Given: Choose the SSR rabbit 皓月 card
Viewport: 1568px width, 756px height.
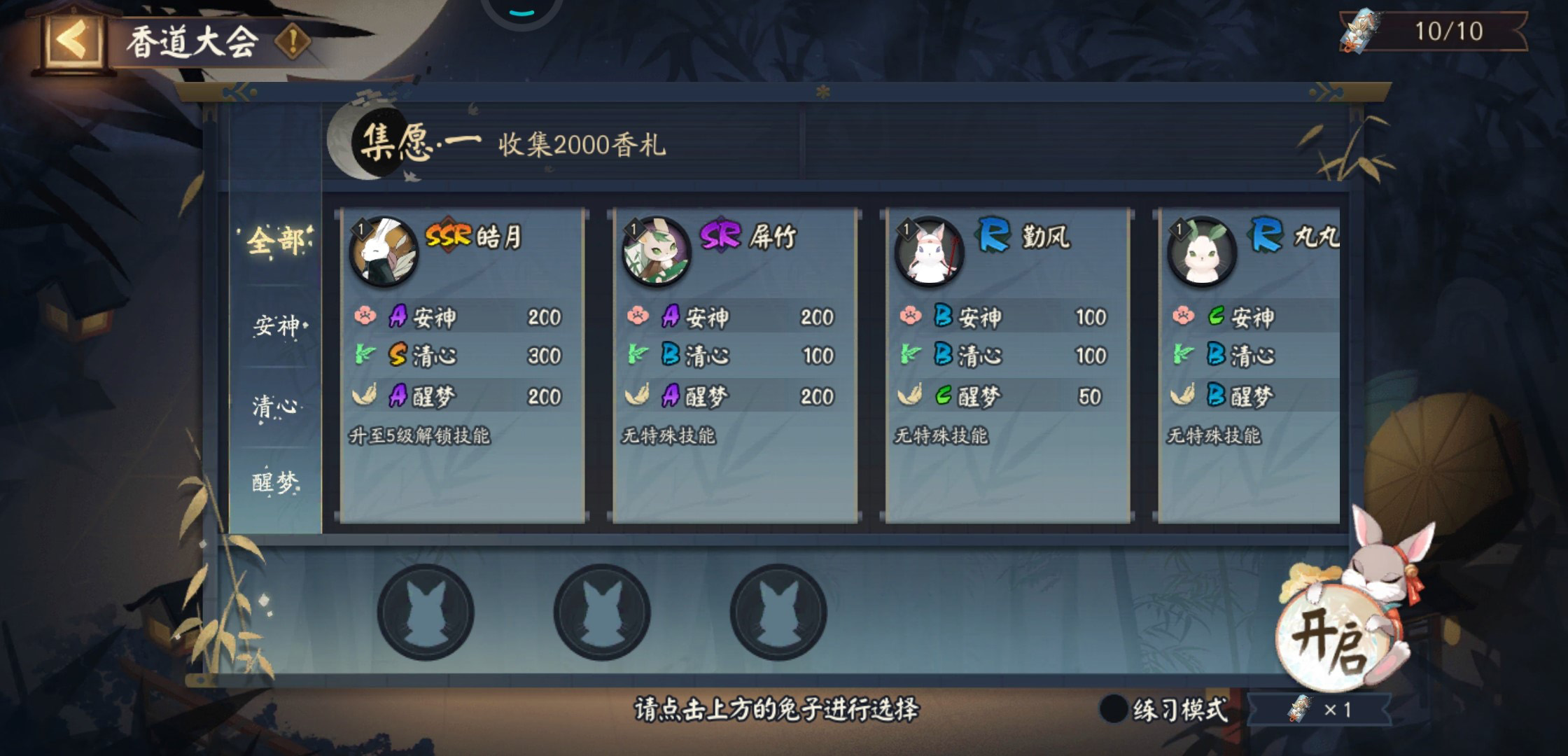Looking at the screenshot, I should [x=462, y=364].
